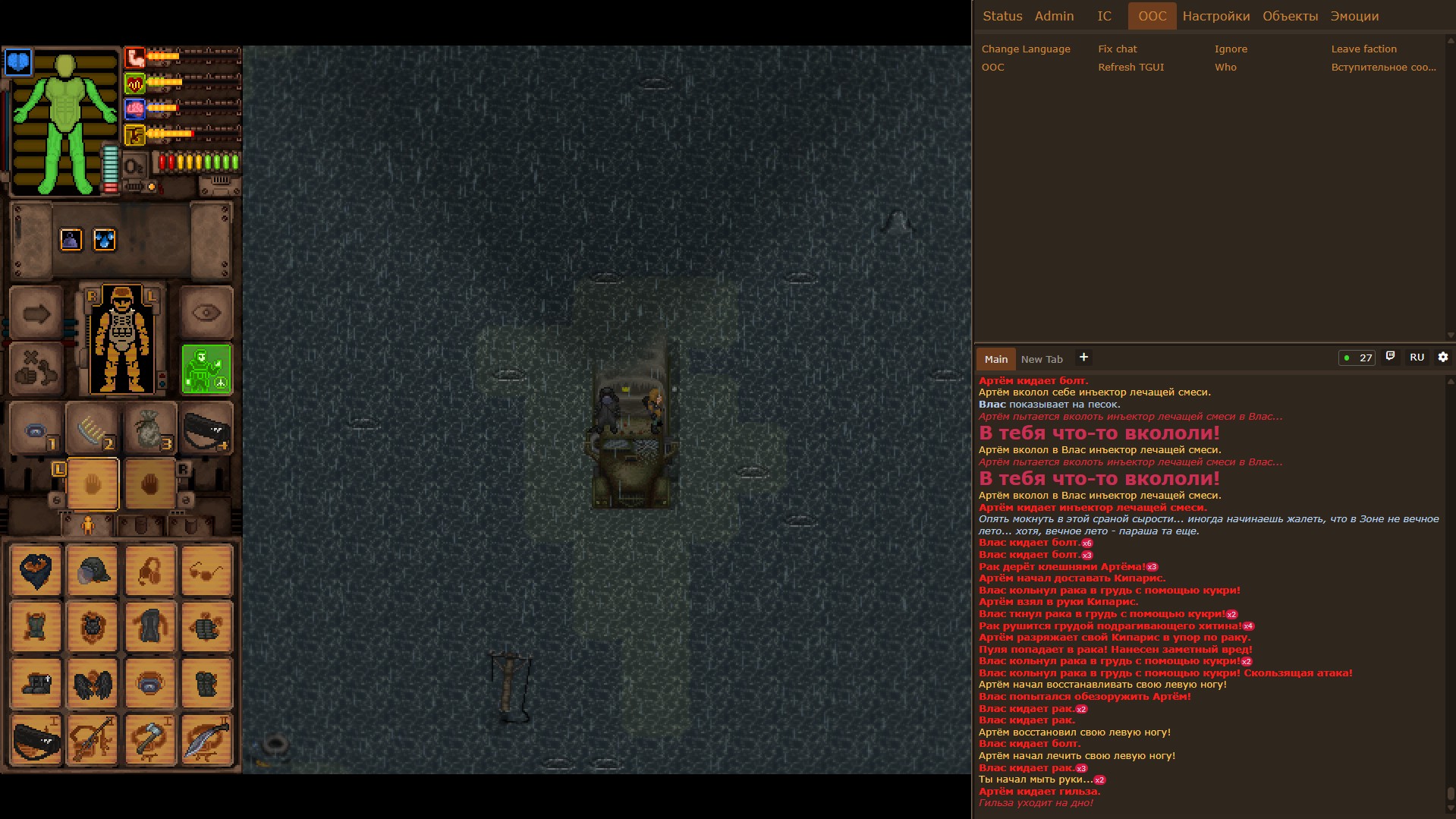
Task: Click the helmet equipment slot
Action: point(93,570)
